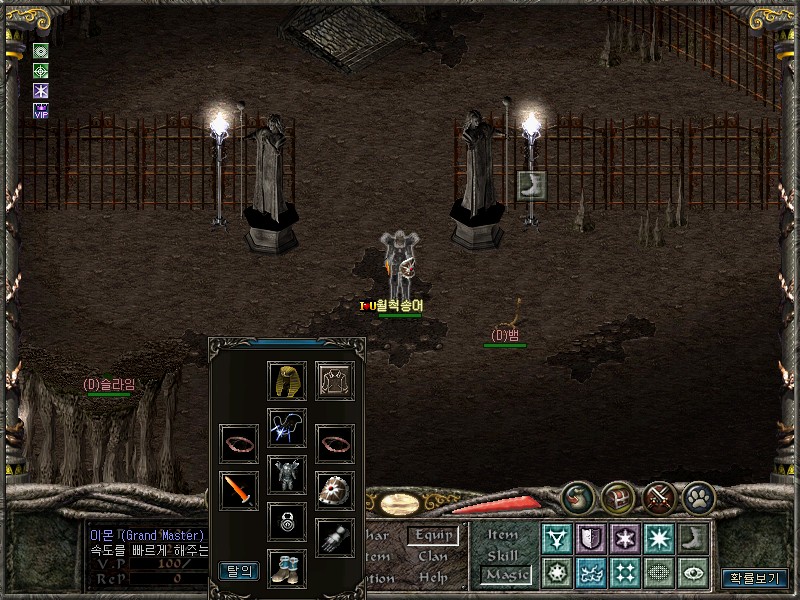
Task: Click the round crossed swords icon
Action: [x=659, y=497]
